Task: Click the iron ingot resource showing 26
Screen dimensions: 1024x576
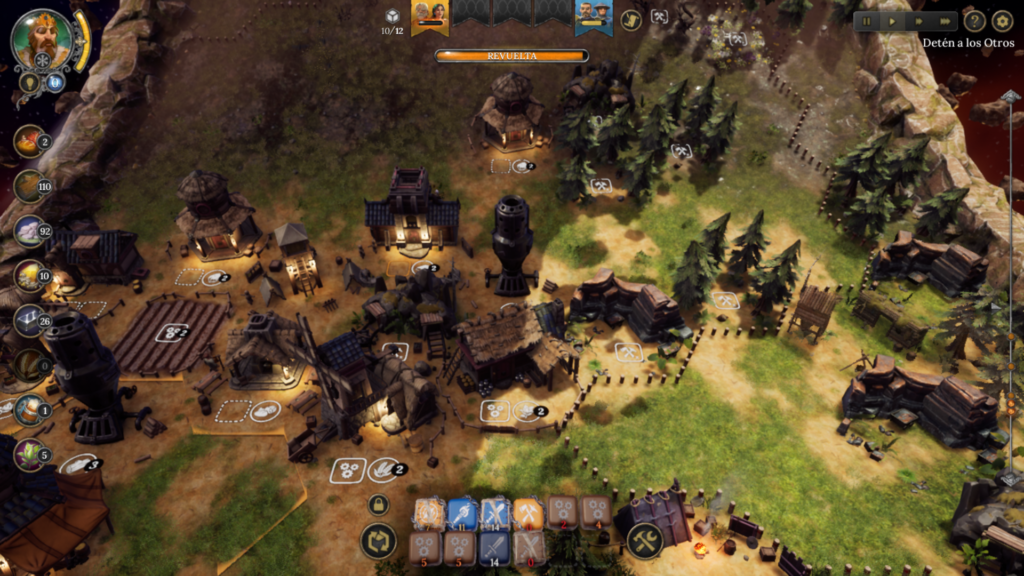Action: pyautogui.click(x=28, y=321)
